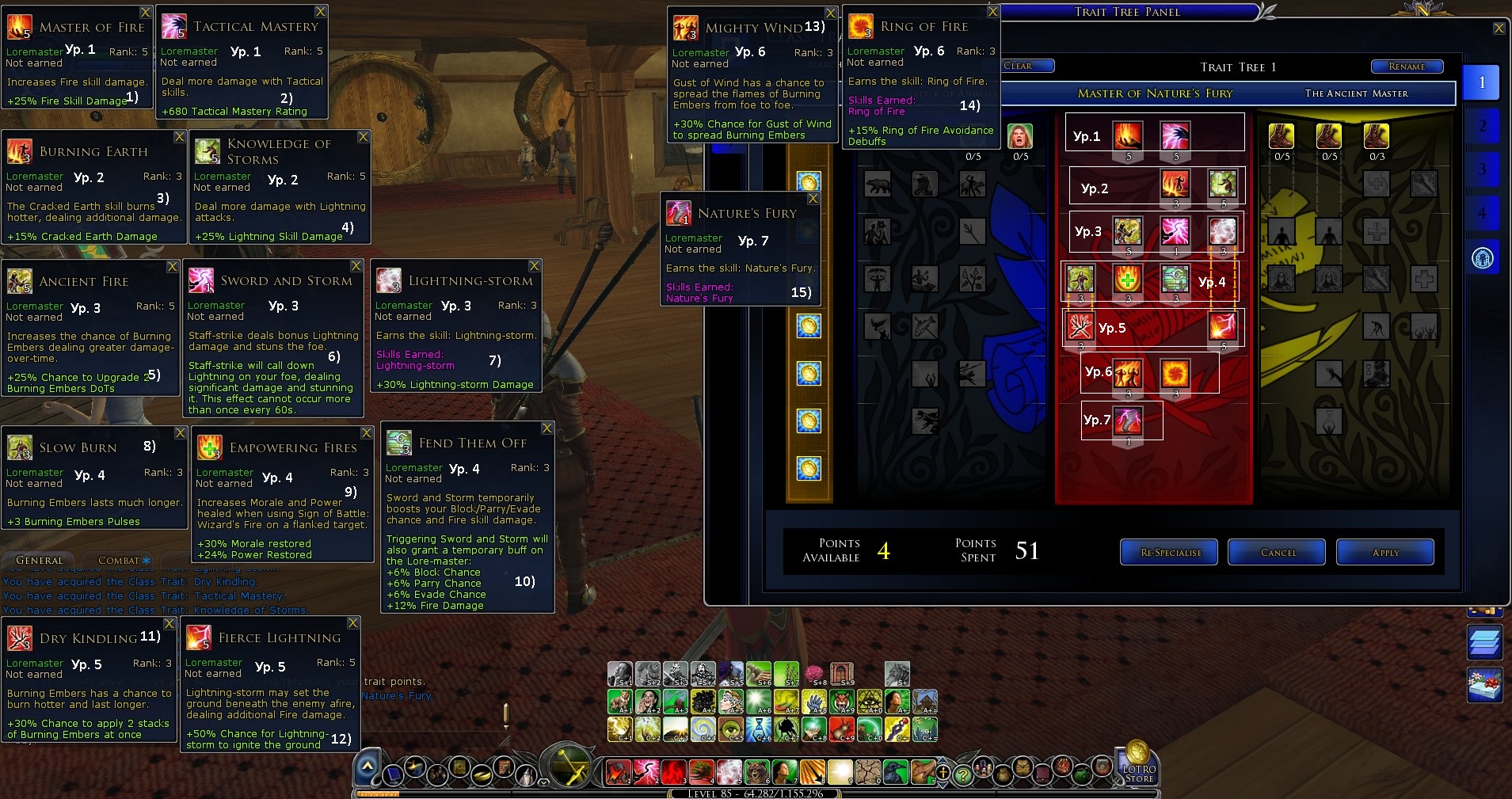
Task: Select the Ring of Fire trait icon
Action: click(1175, 373)
